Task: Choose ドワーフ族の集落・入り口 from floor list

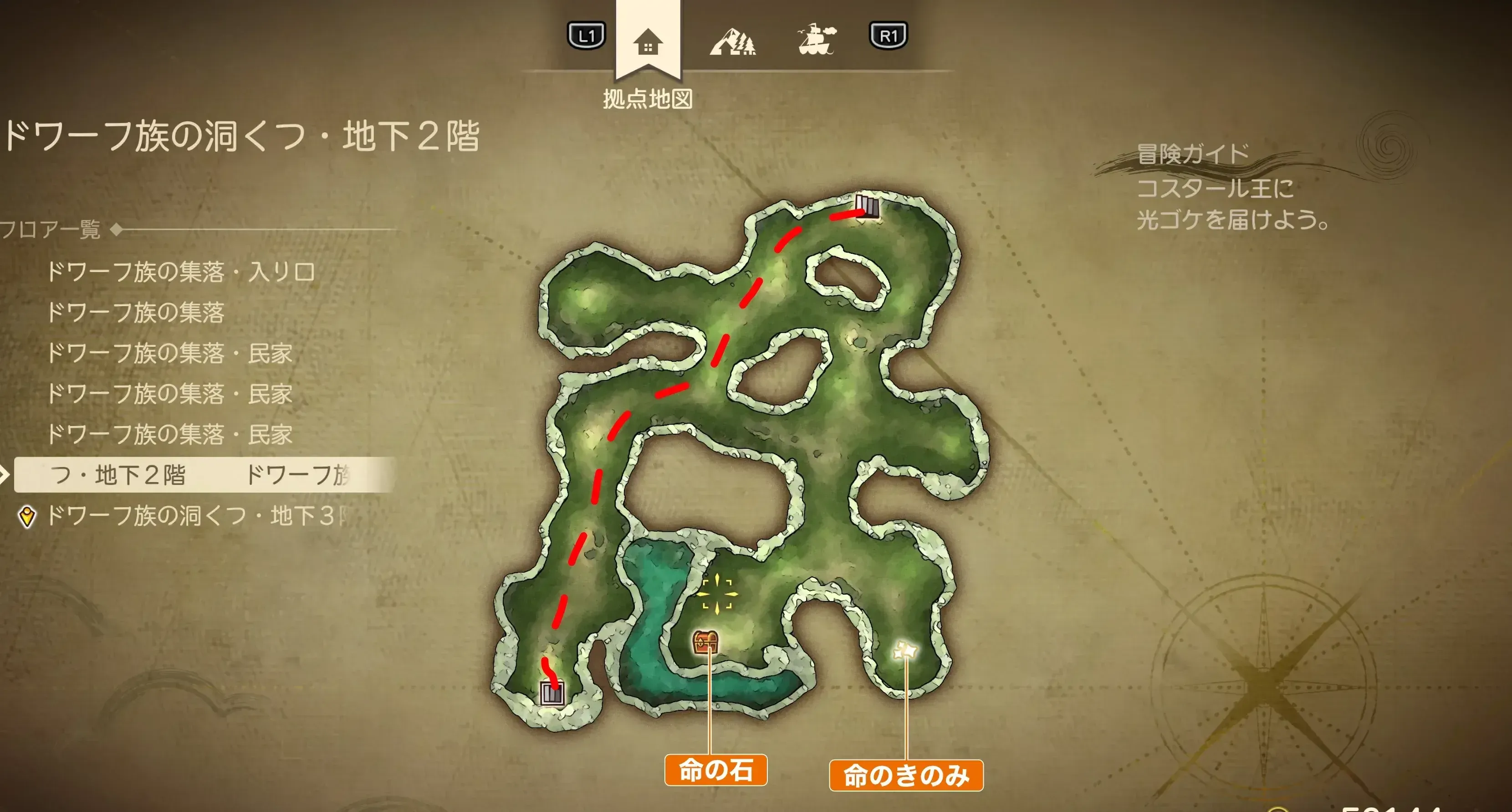Action: pos(182,272)
